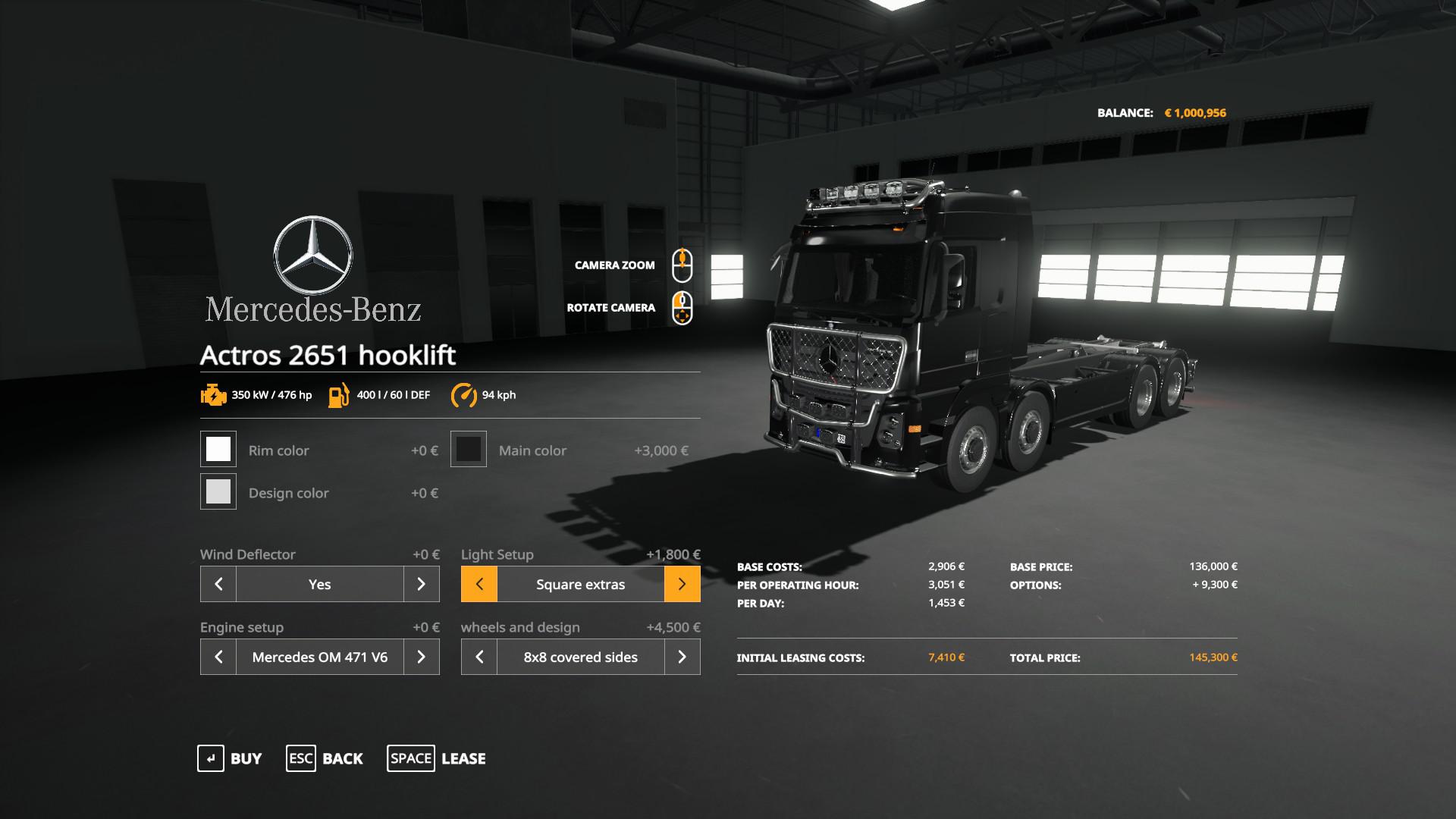The image size is (1456, 819).
Task: Cycle wheels and design forward
Action: [682, 657]
